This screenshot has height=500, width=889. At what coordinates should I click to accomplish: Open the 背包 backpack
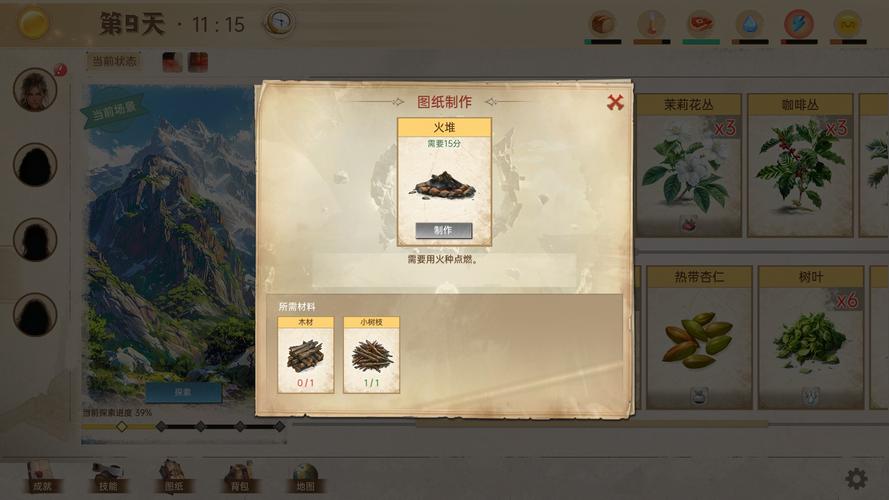point(238,476)
